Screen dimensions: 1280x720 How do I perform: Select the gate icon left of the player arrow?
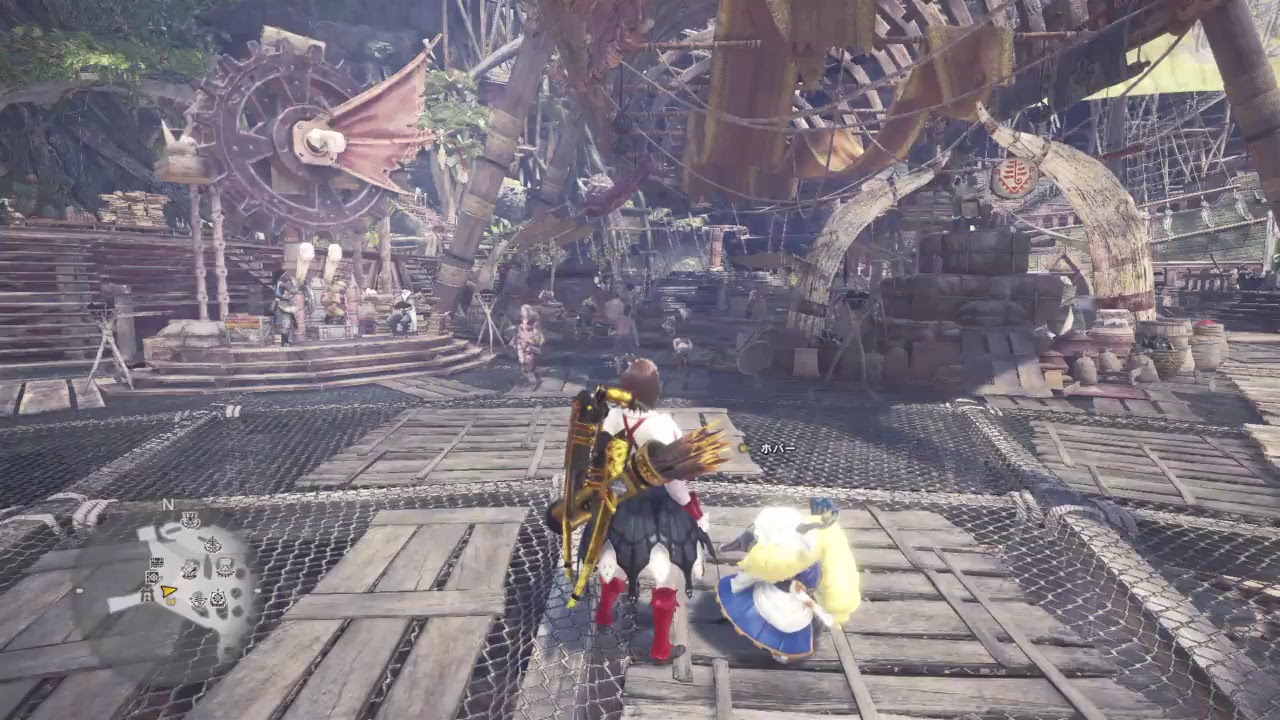147,594
